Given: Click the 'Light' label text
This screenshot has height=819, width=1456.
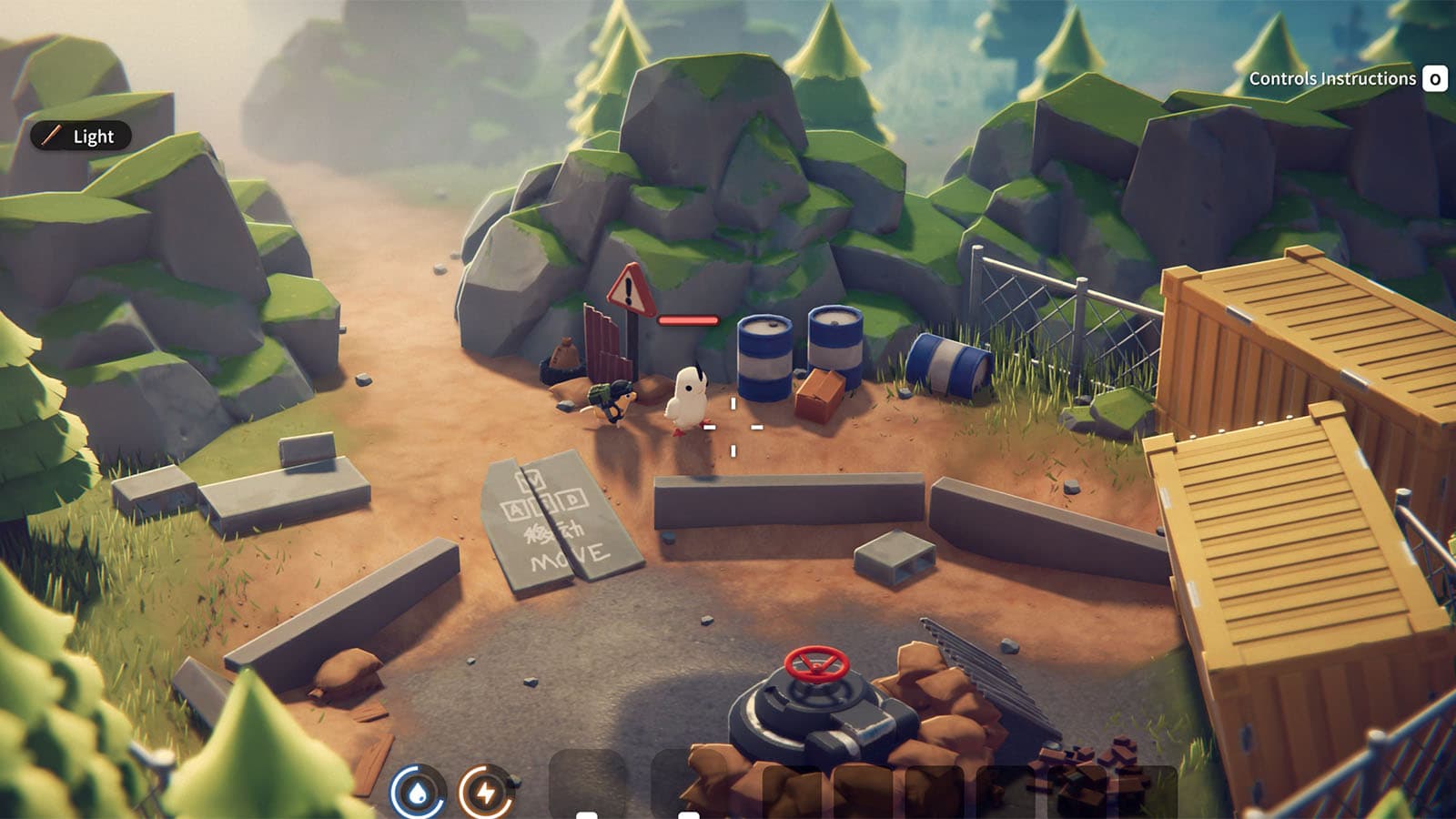Looking at the screenshot, I should (x=92, y=137).
